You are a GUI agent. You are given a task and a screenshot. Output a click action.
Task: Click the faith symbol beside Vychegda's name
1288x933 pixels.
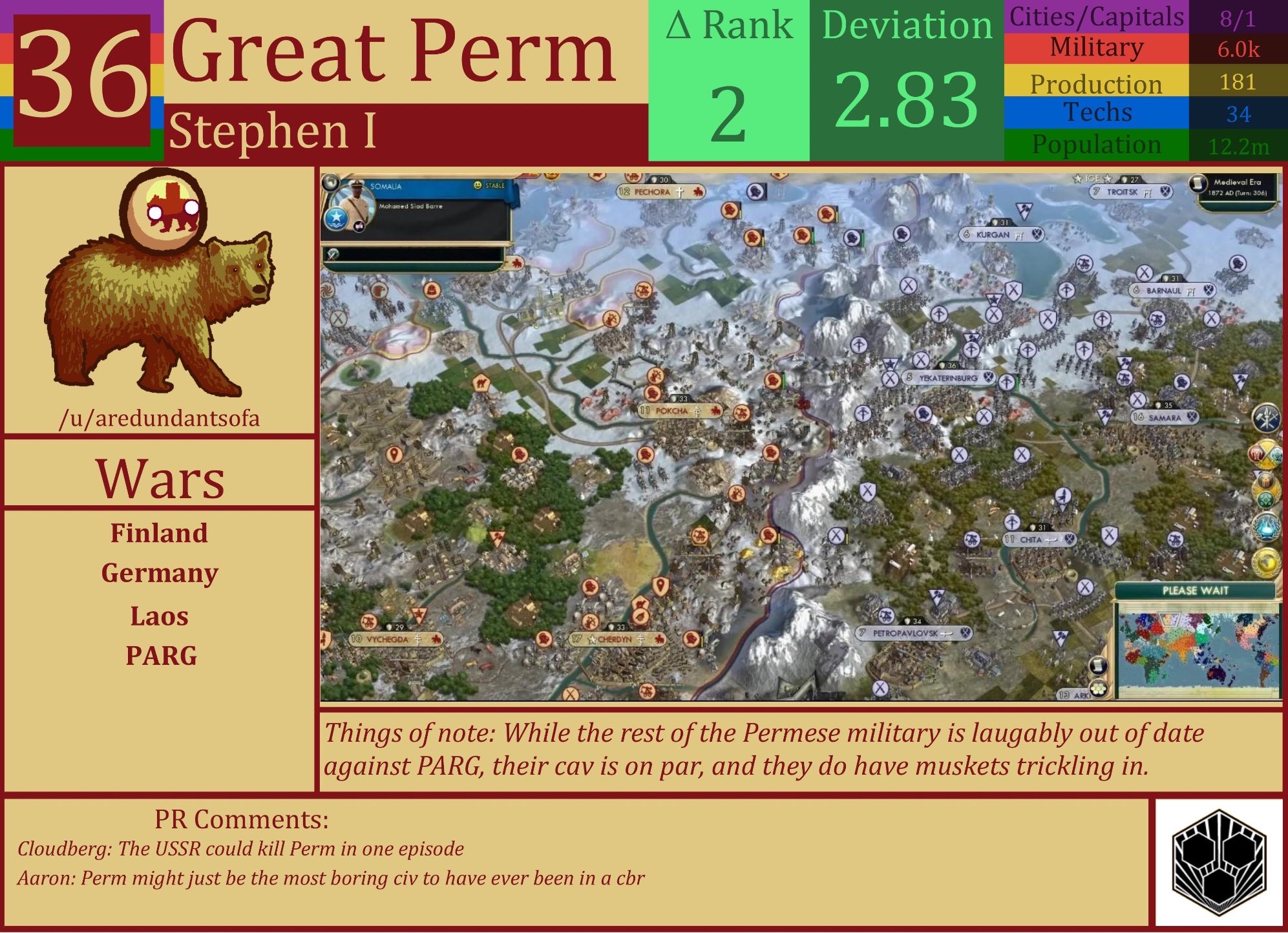[418, 638]
